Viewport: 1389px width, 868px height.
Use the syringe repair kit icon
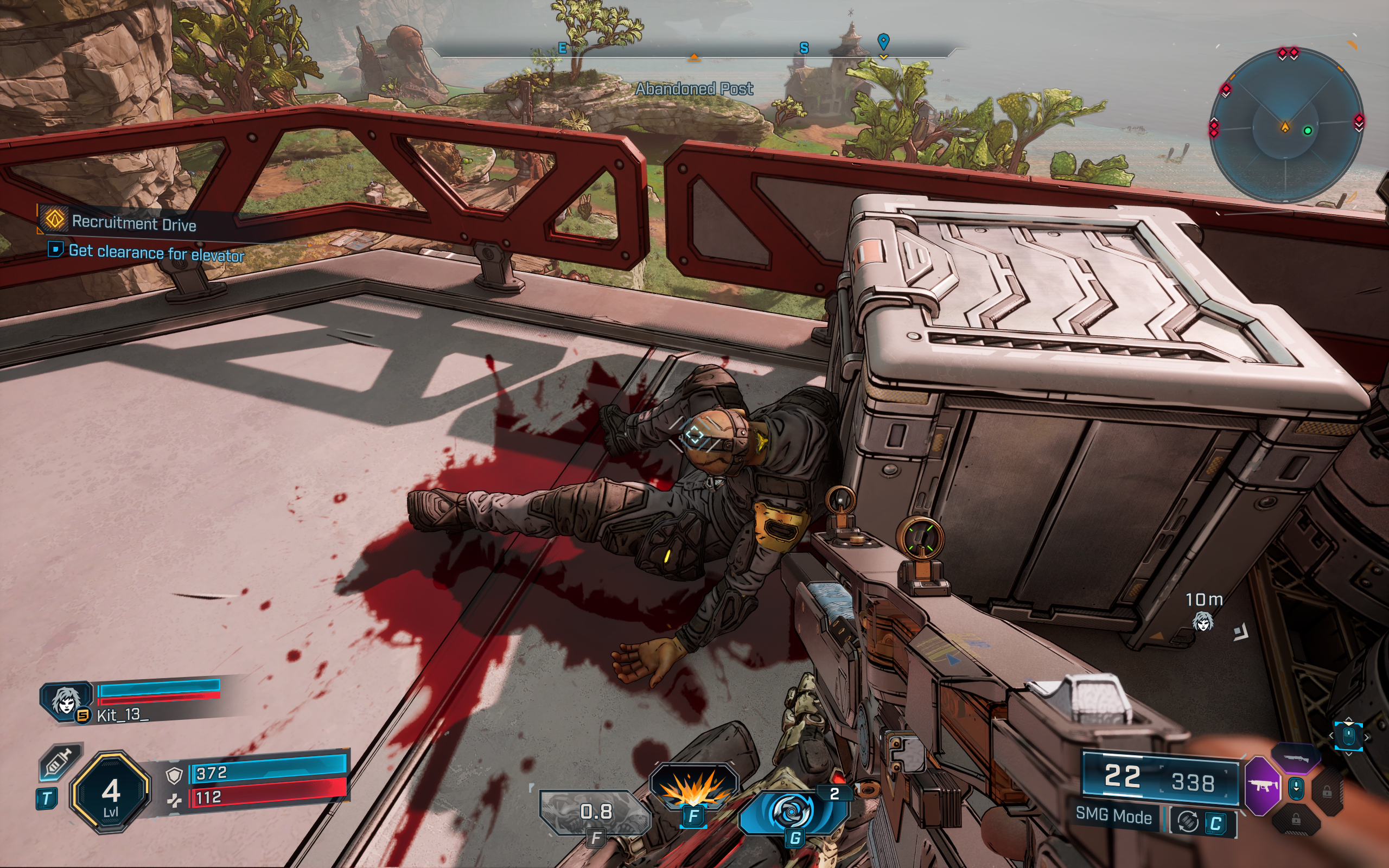coord(60,762)
